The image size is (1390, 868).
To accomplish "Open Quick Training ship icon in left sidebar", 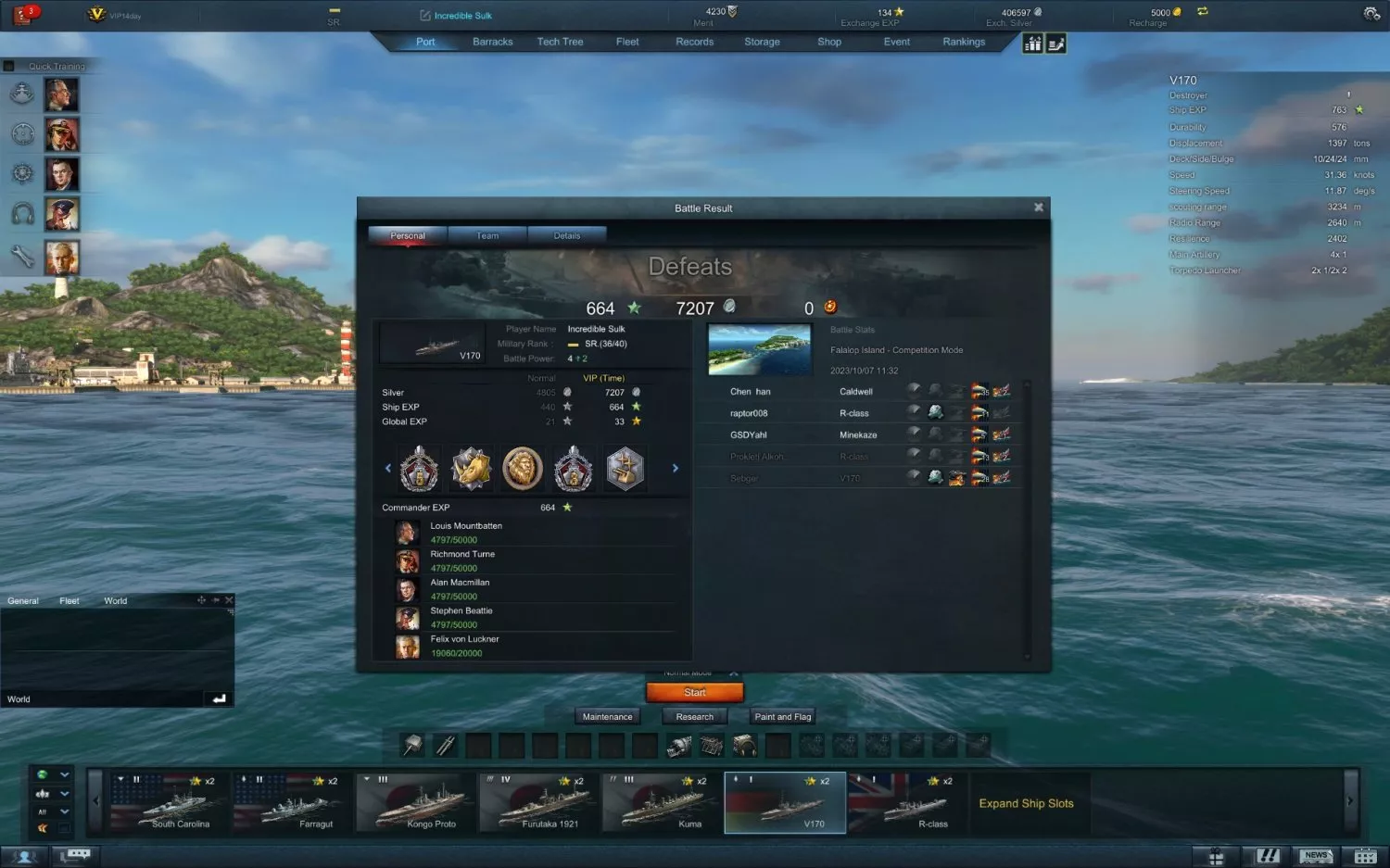I will (22, 94).
